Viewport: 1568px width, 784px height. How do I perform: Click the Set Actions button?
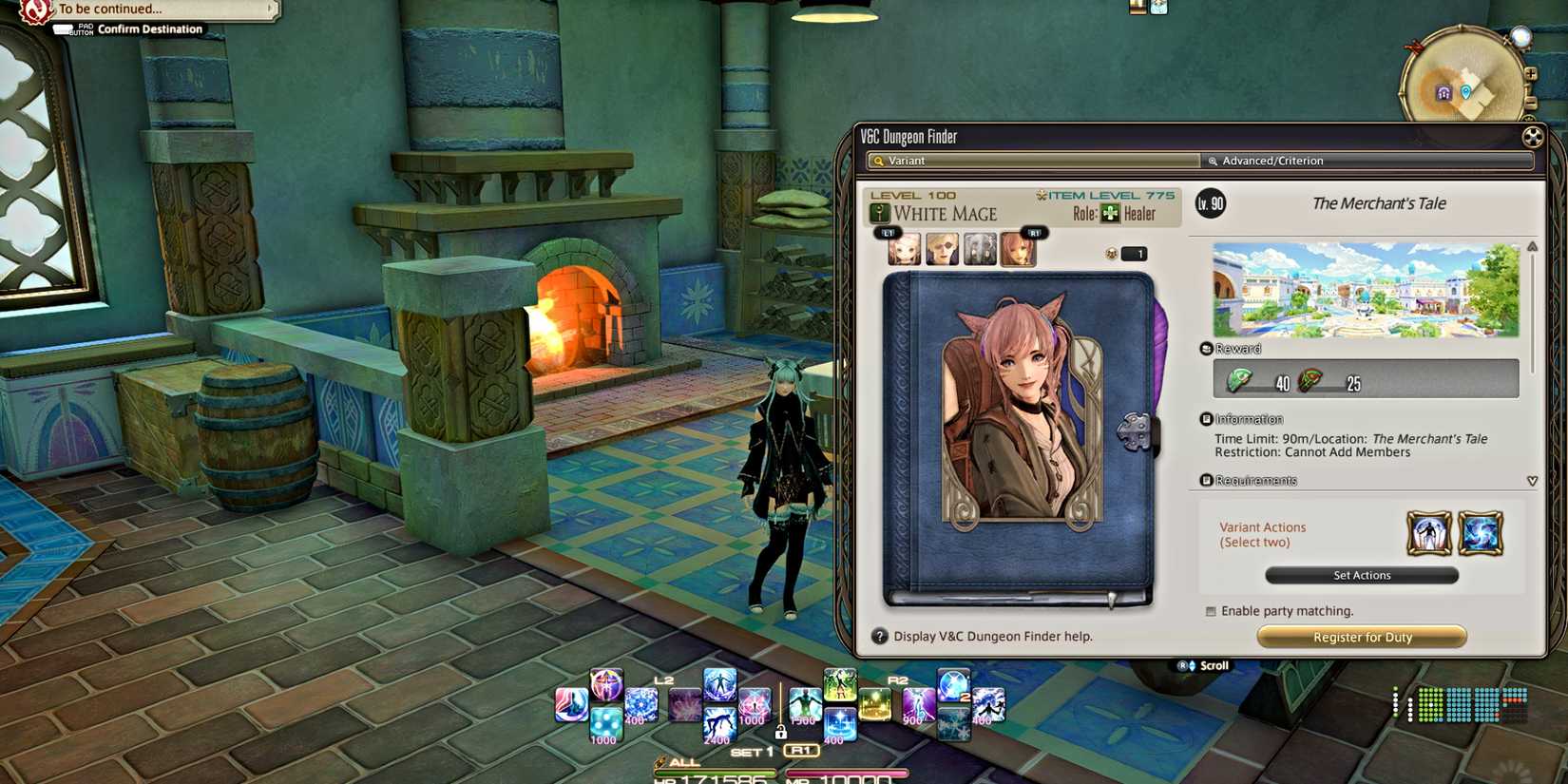point(1361,575)
